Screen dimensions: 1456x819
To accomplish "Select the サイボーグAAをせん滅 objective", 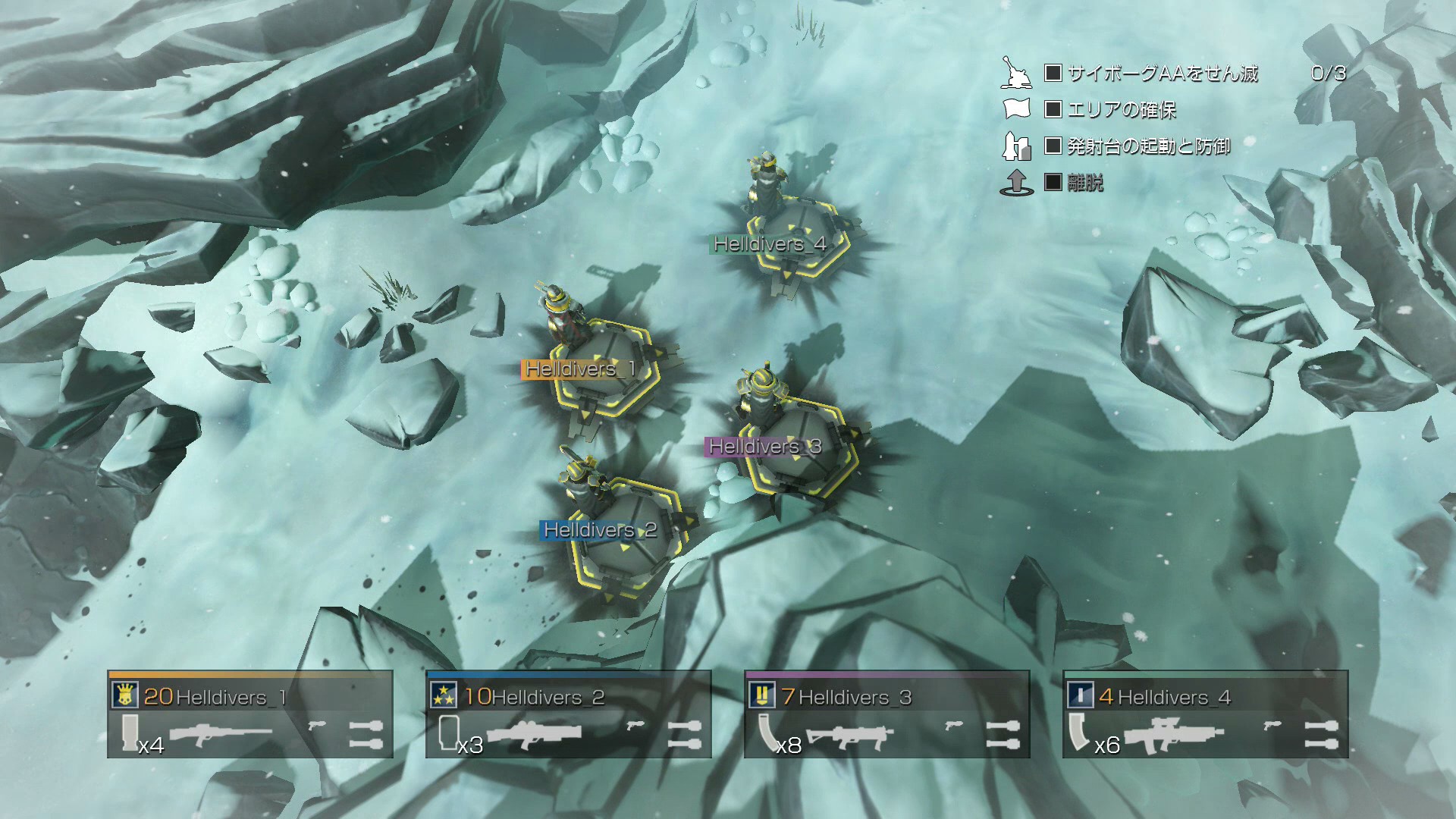I will point(1162,74).
